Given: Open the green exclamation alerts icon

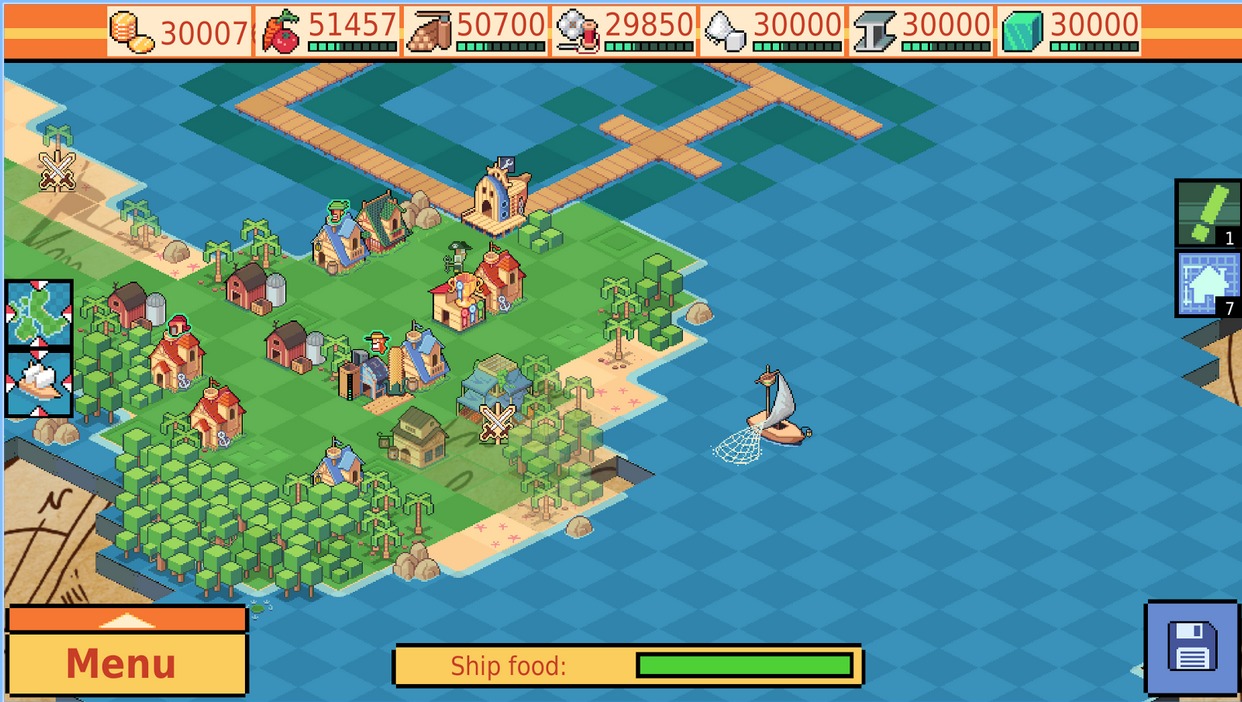Looking at the screenshot, I should (x=1207, y=213).
